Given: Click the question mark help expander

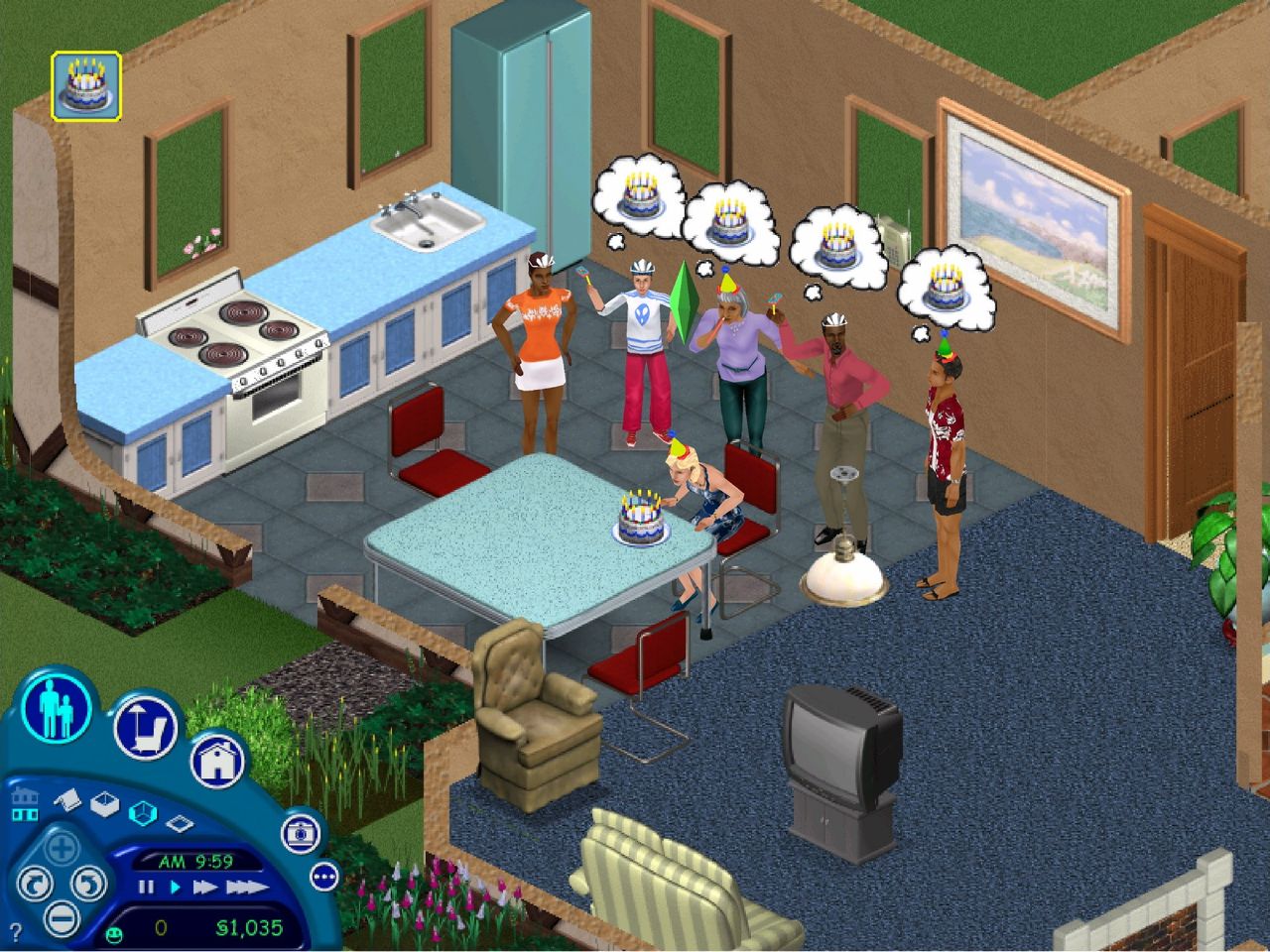Looking at the screenshot, I should [x=16, y=929].
